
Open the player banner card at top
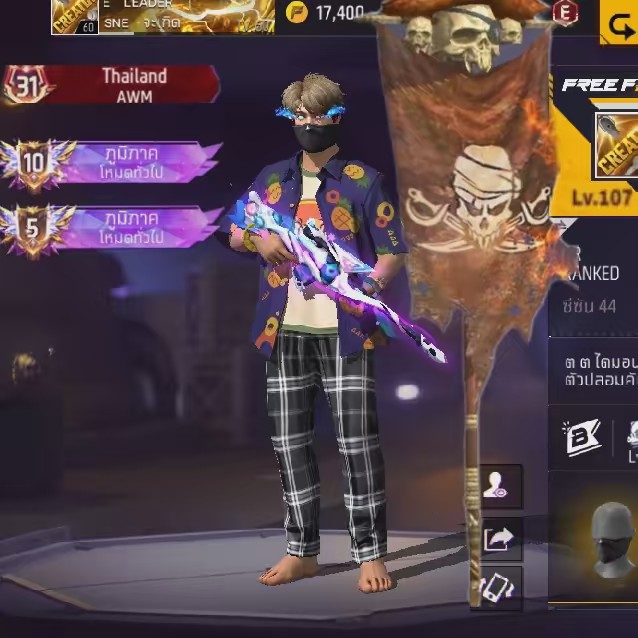[162, 16]
